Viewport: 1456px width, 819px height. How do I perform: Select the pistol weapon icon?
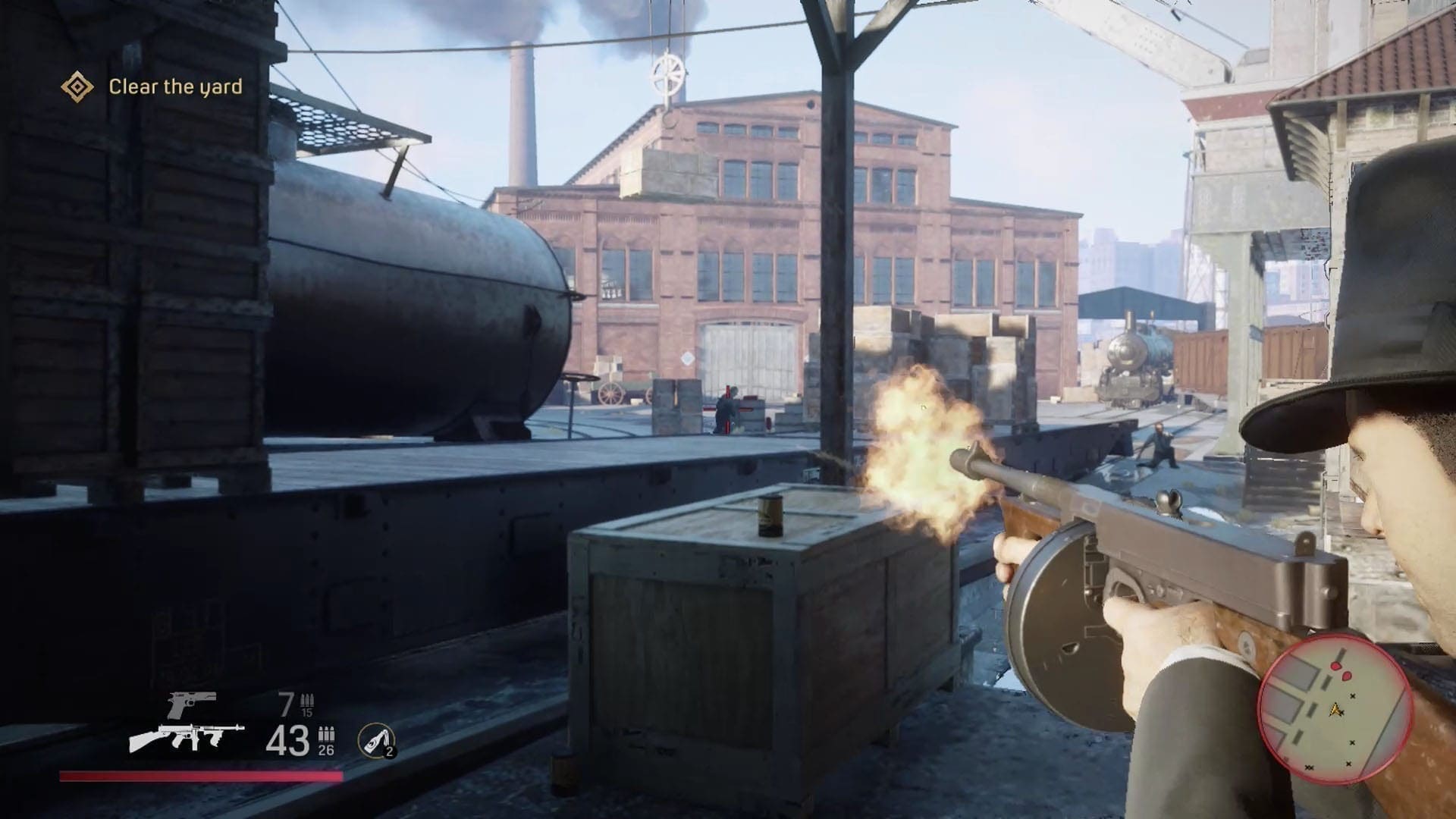(x=192, y=704)
